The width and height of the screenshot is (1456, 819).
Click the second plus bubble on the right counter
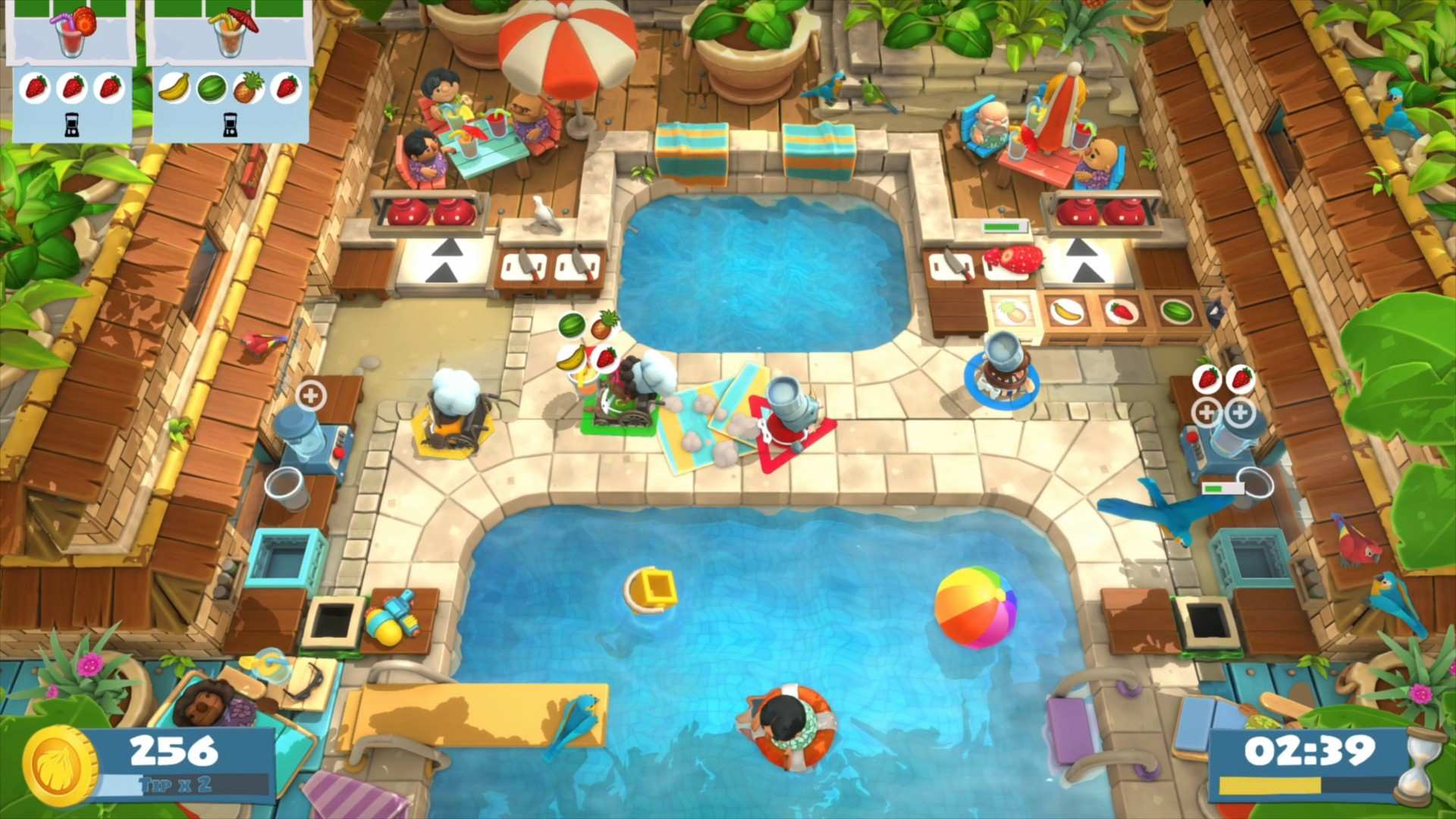(x=1241, y=413)
